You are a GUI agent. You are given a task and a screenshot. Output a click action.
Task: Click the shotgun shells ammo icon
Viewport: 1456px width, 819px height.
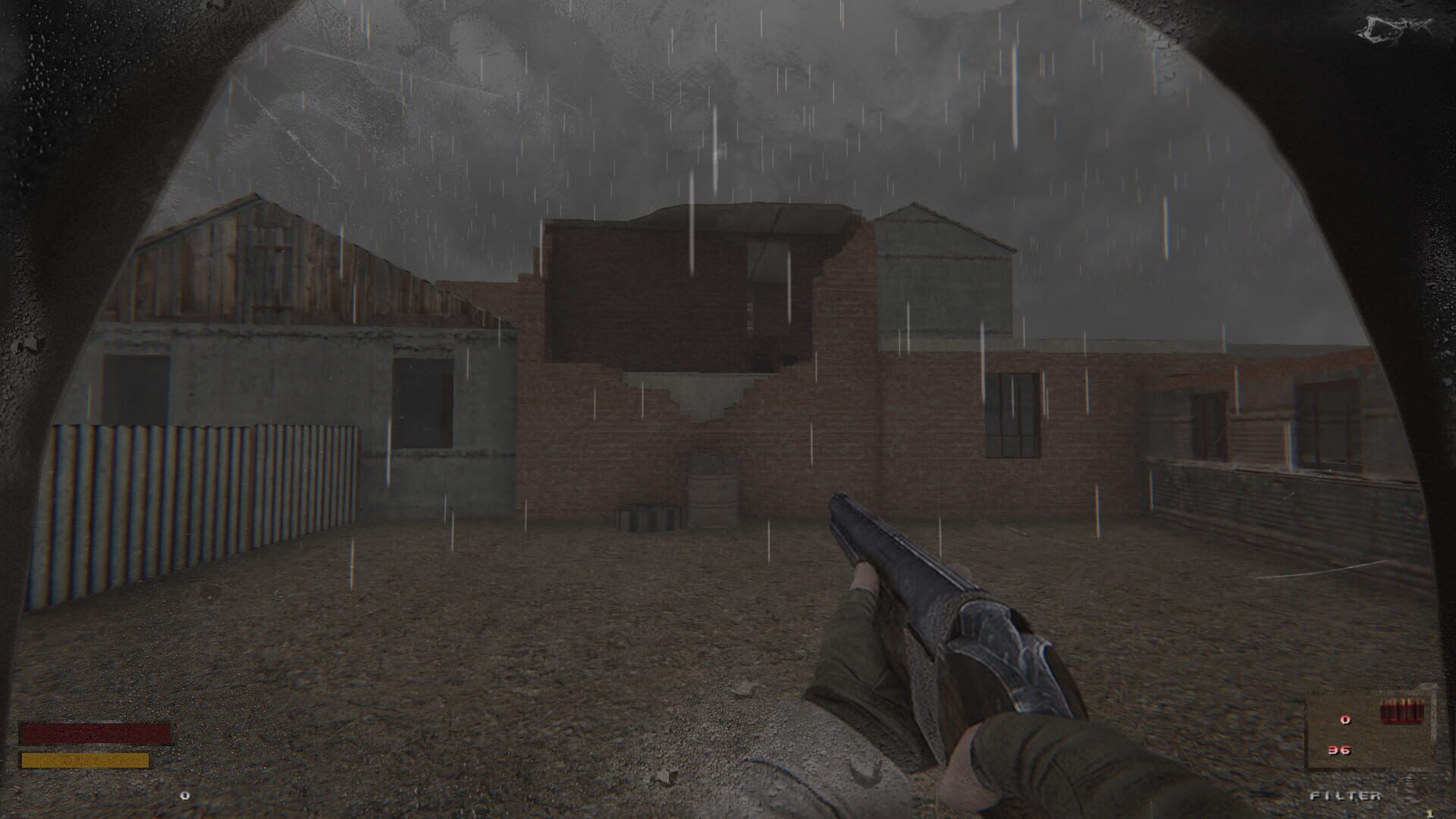1402,711
